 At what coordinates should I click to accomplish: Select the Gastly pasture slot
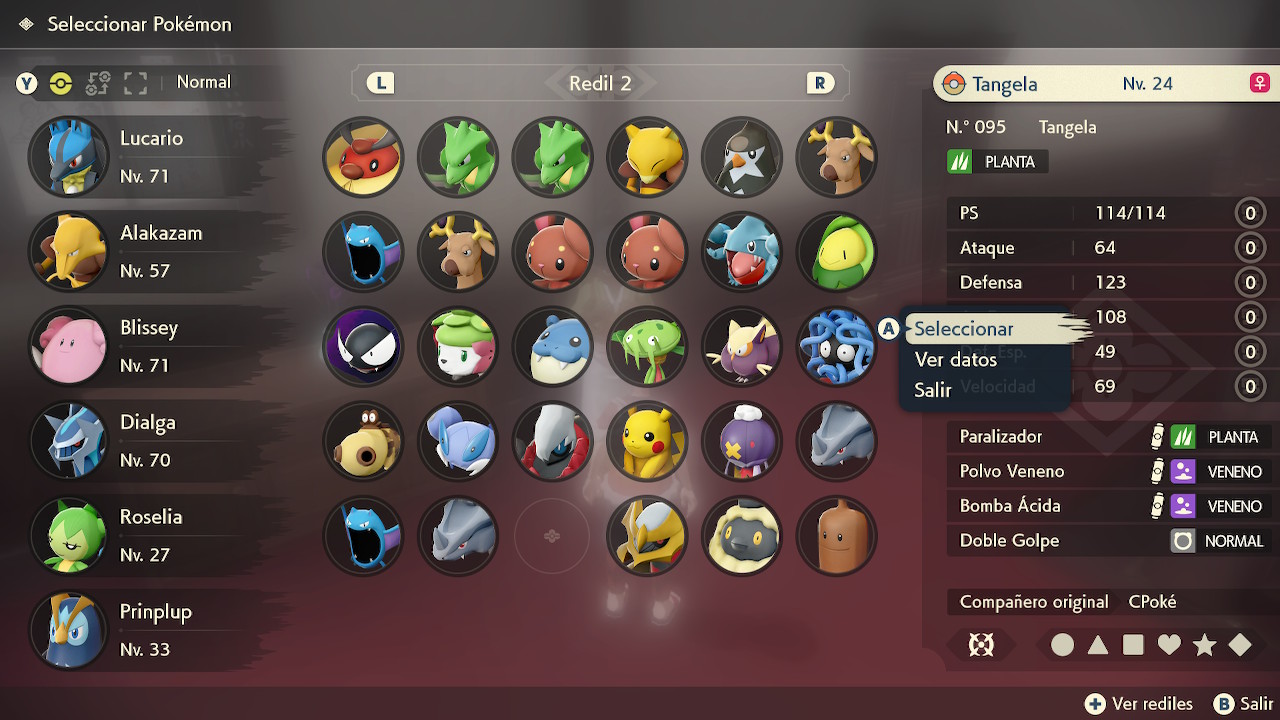pyautogui.click(x=363, y=347)
